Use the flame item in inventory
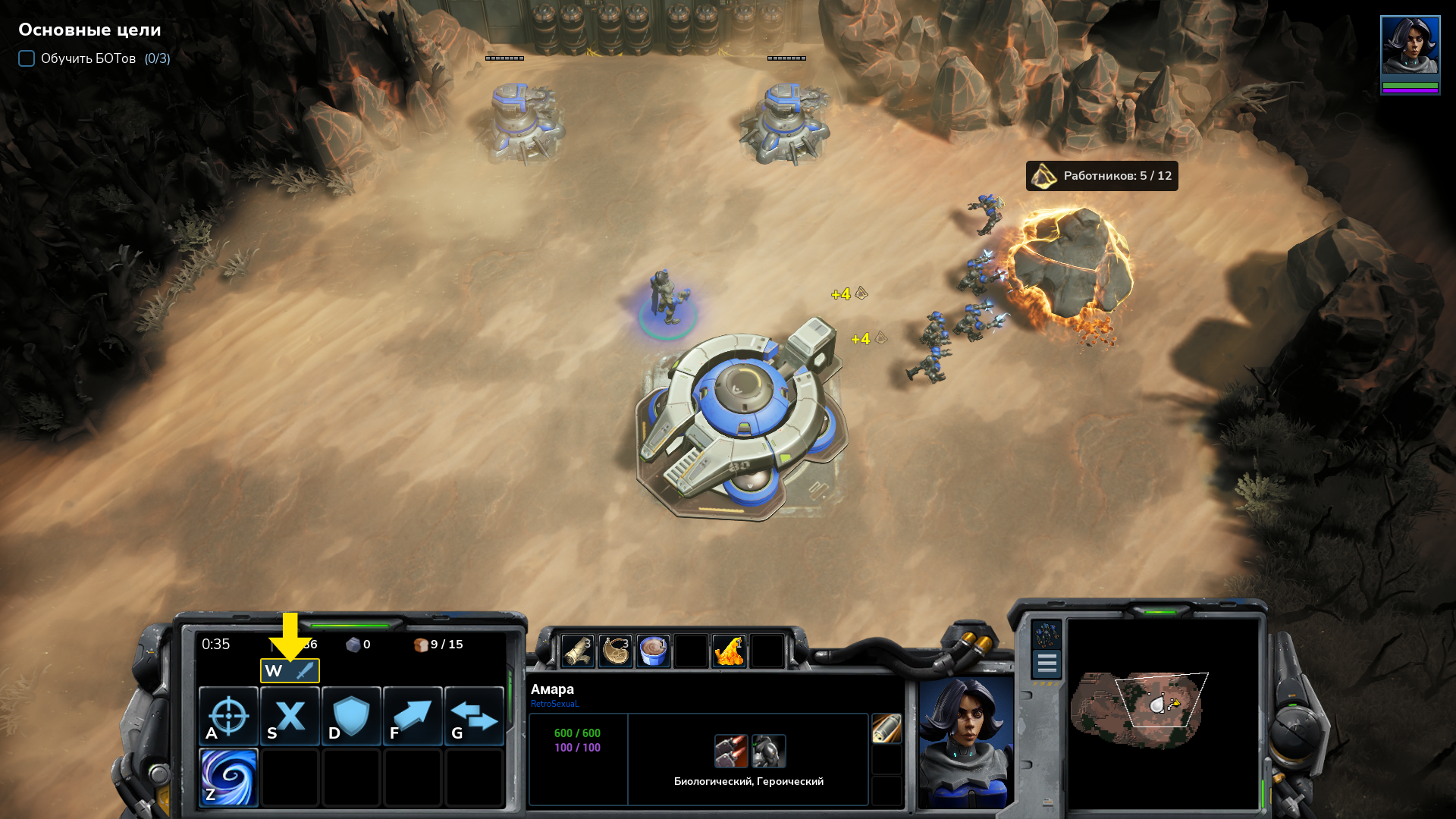 (x=729, y=651)
